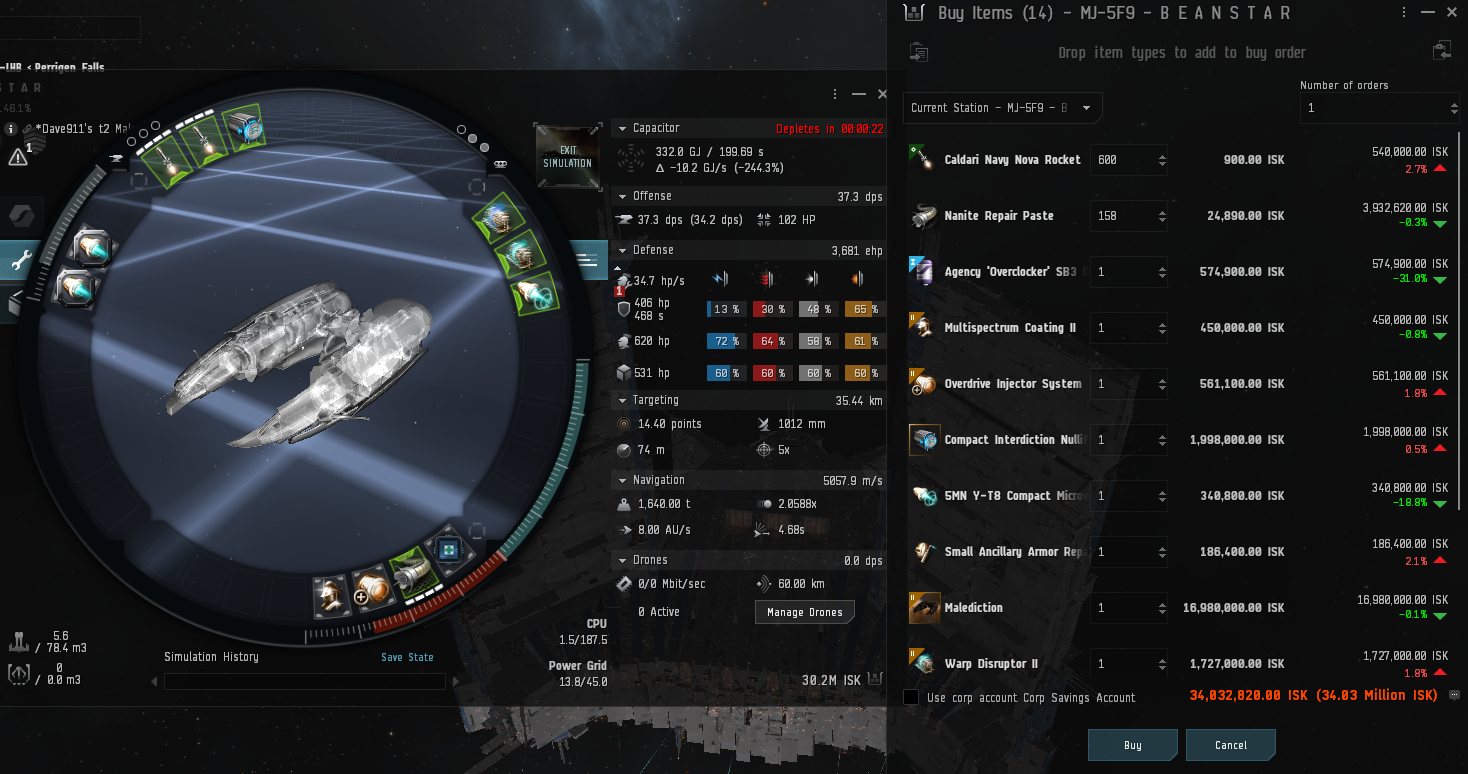Select the Nanite Repair Paste row
The image size is (1468, 774).
(998, 216)
